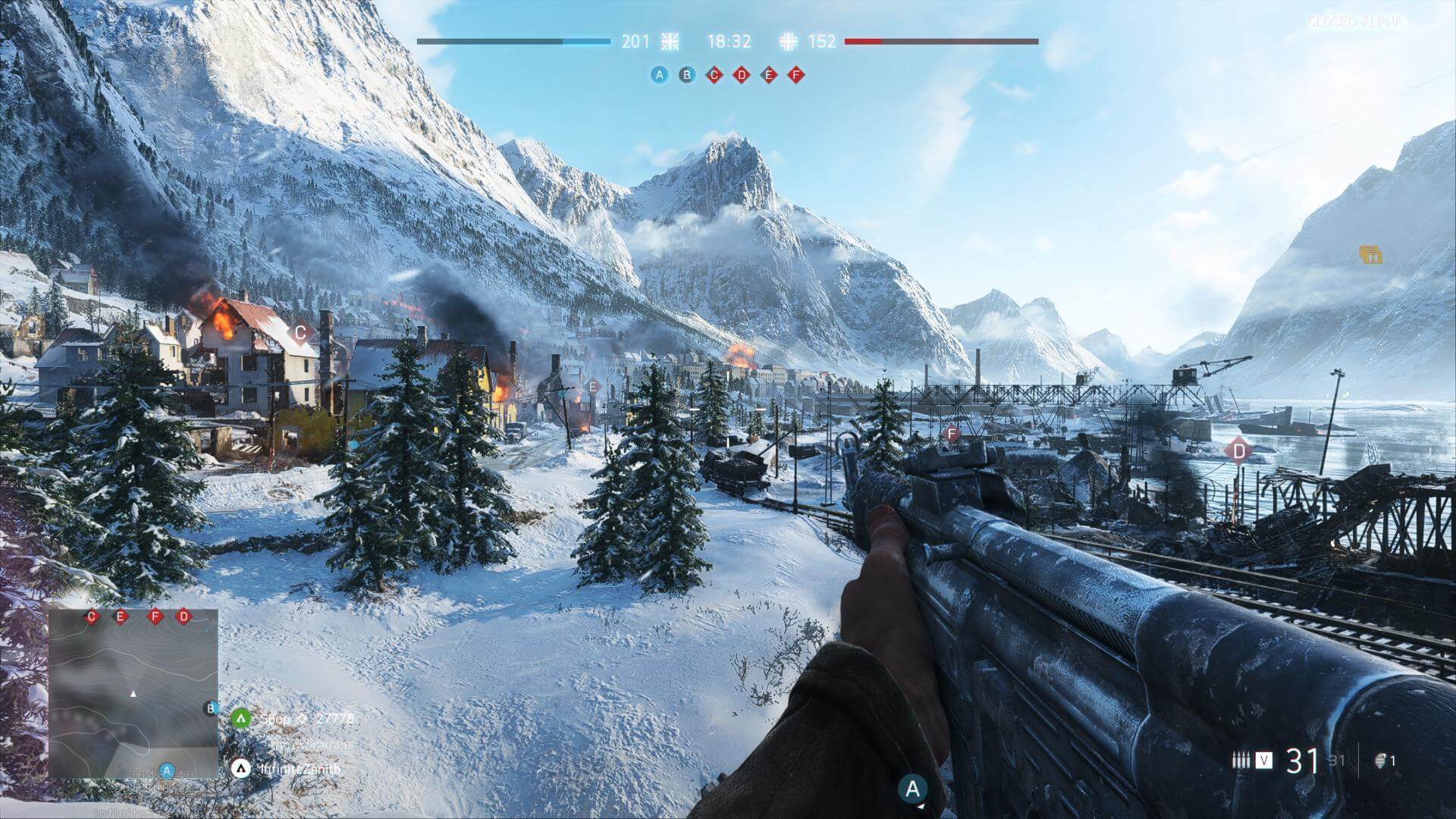Click the Axis cross icon next to 152
This screenshot has height=819, width=1456.
[x=789, y=42]
